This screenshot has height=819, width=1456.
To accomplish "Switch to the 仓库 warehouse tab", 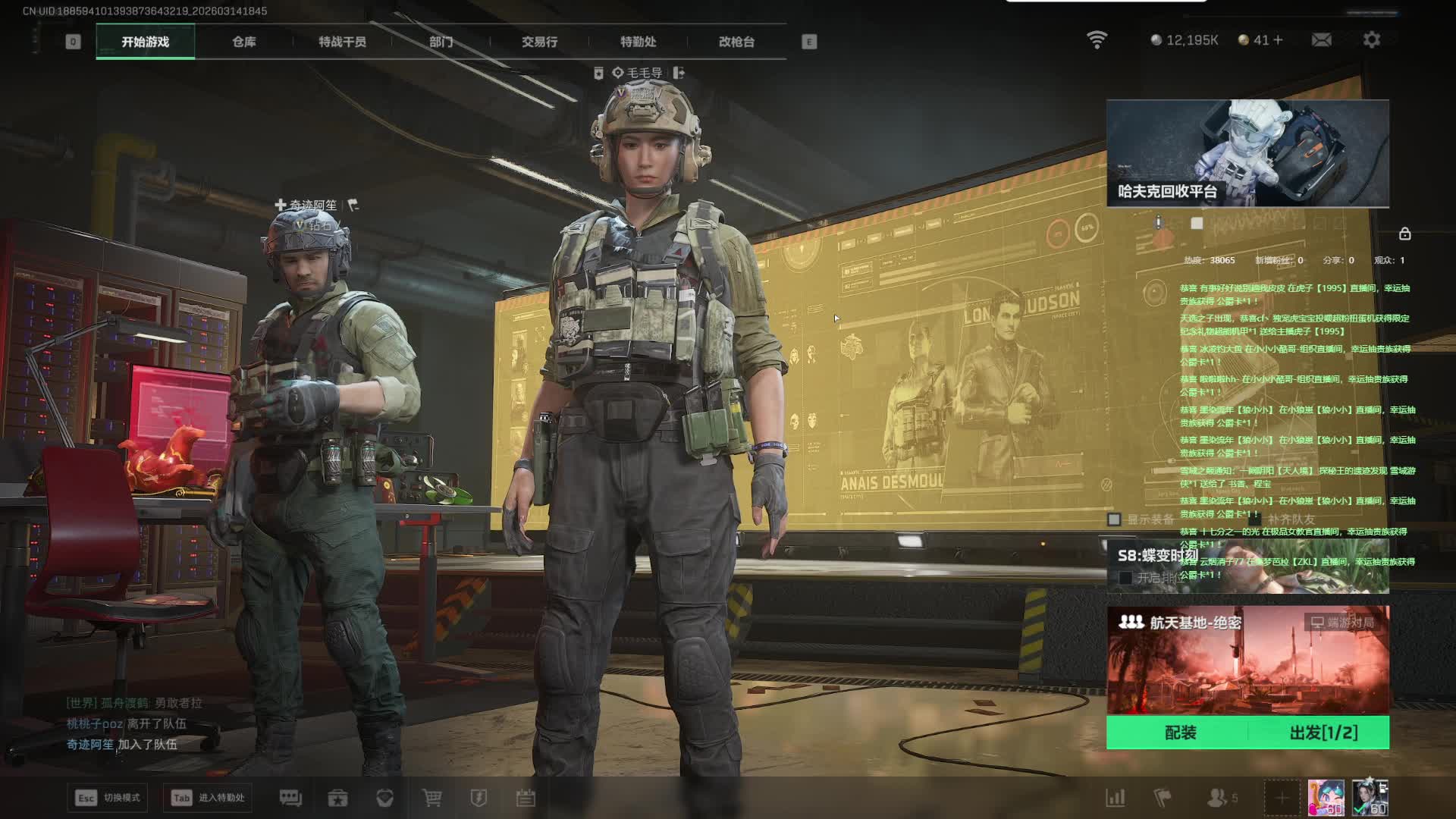I will tap(243, 42).
